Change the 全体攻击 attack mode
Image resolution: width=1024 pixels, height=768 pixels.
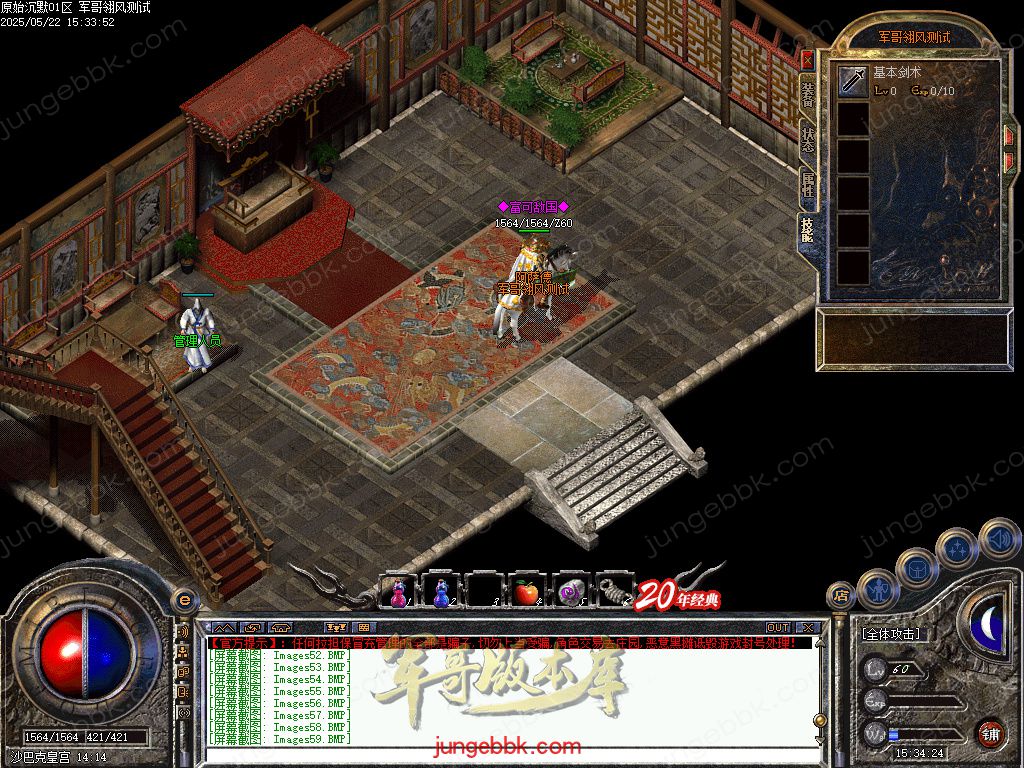pos(891,634)
